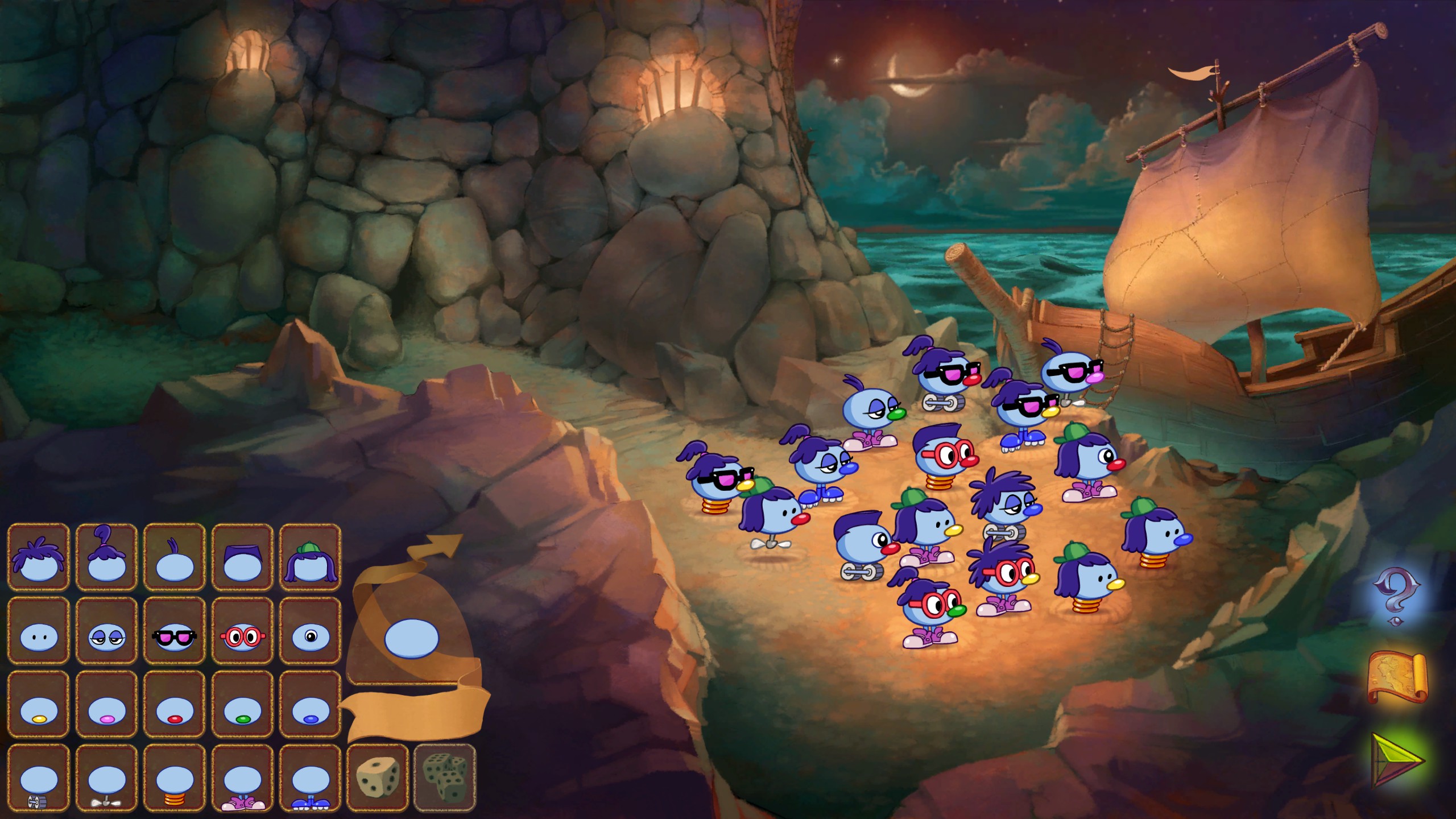Viewport: 1456px width, 819px height.
Task: Pick the propeller feet option
Action: (106, 779)
